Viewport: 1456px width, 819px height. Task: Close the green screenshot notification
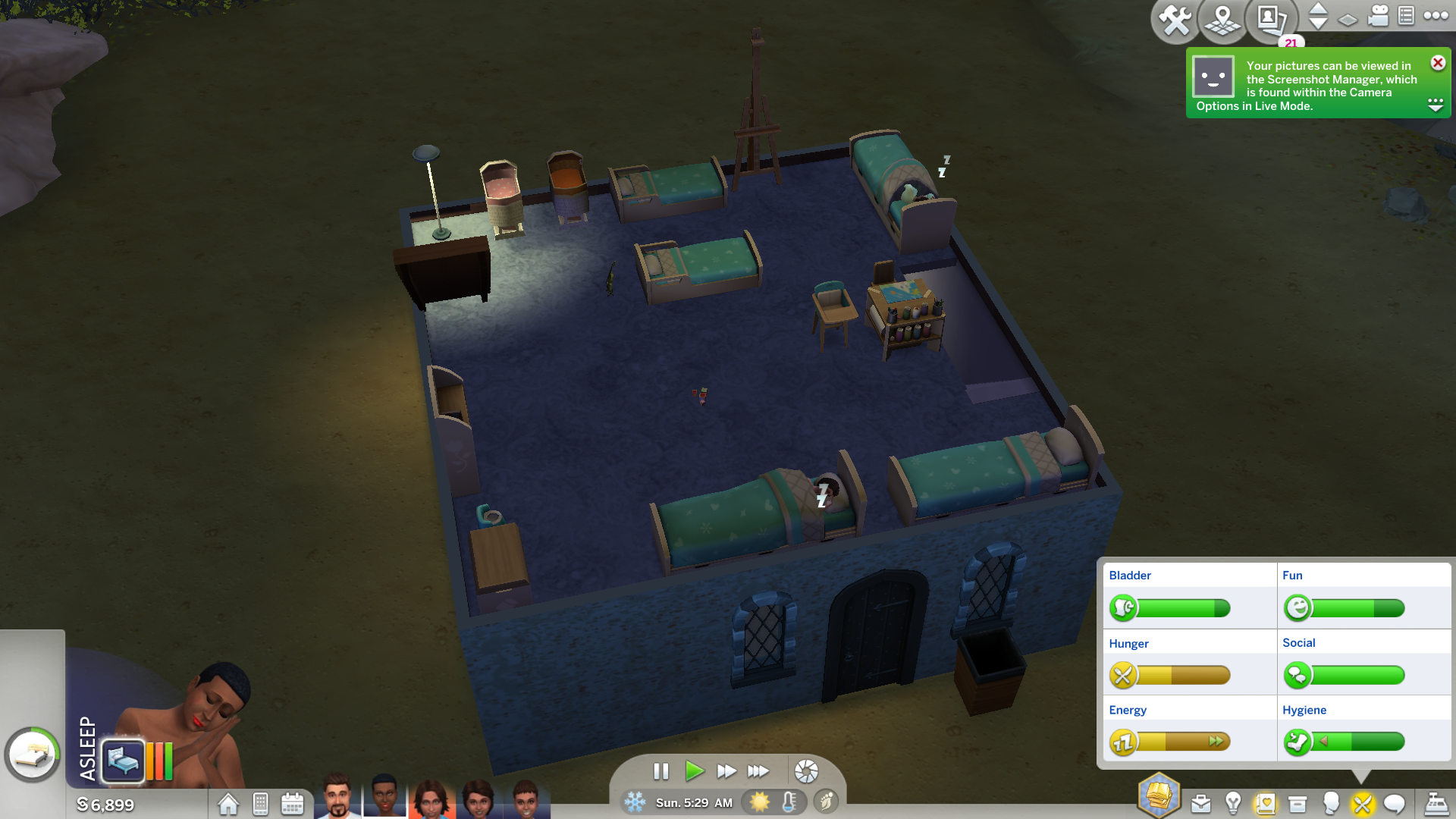click(1438, 63)
